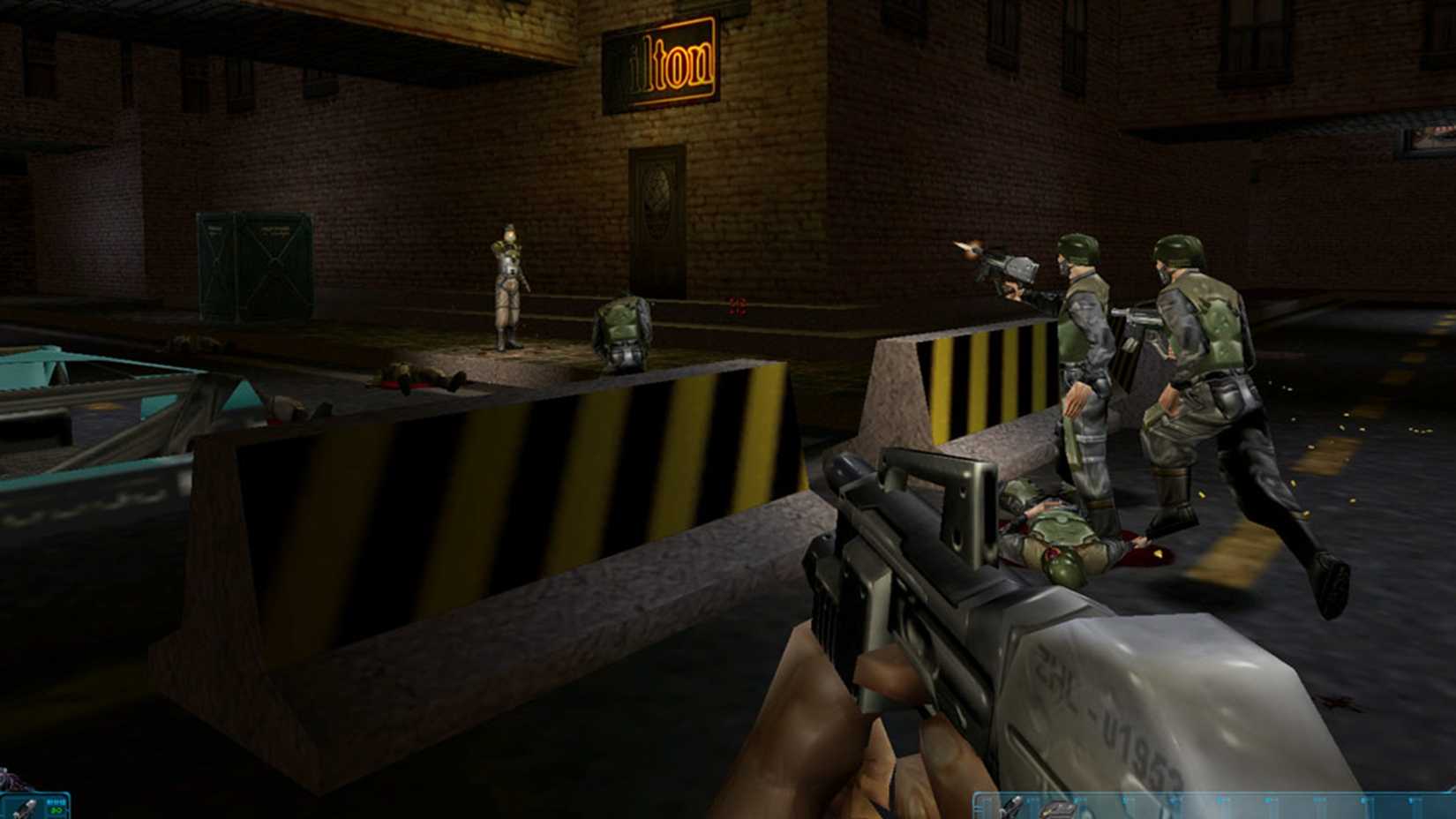Image resolution: width=1456 pixels, height=819 pixels.
Task: Click the glowing Hilton neon sign
Action: click(662, 57)
